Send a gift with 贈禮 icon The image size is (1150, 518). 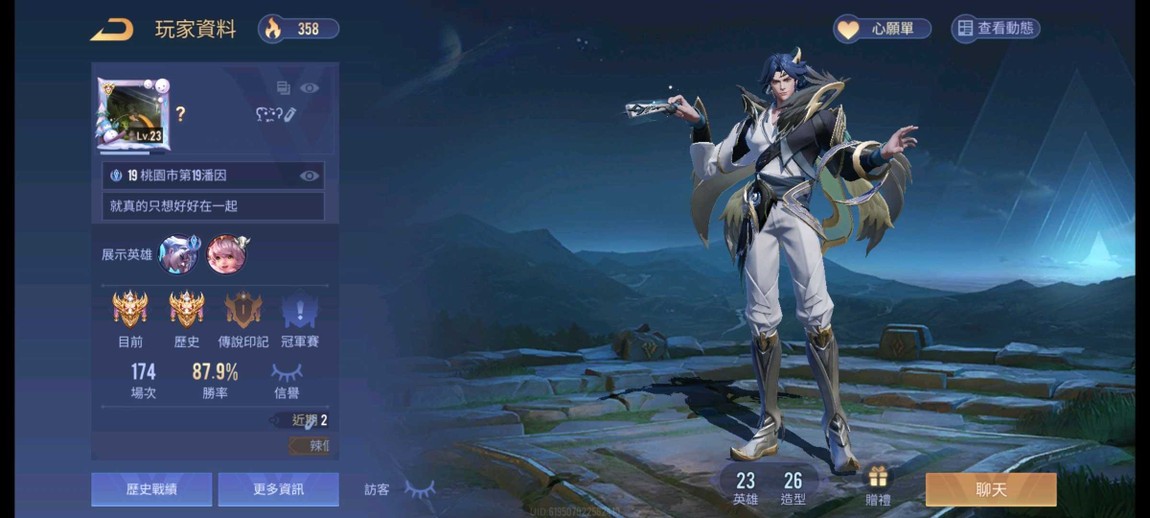click(x=878, y=484)
